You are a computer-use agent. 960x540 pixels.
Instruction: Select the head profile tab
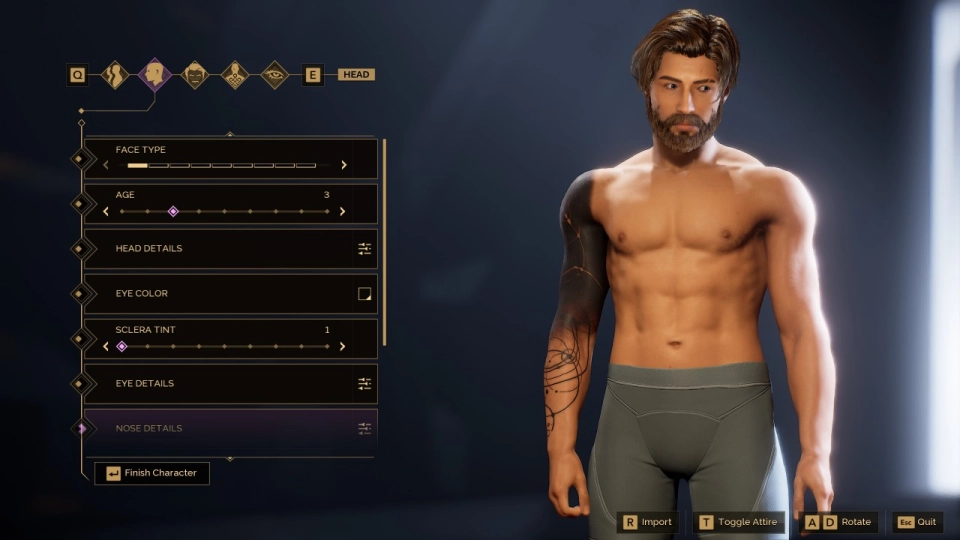(155, 75)
